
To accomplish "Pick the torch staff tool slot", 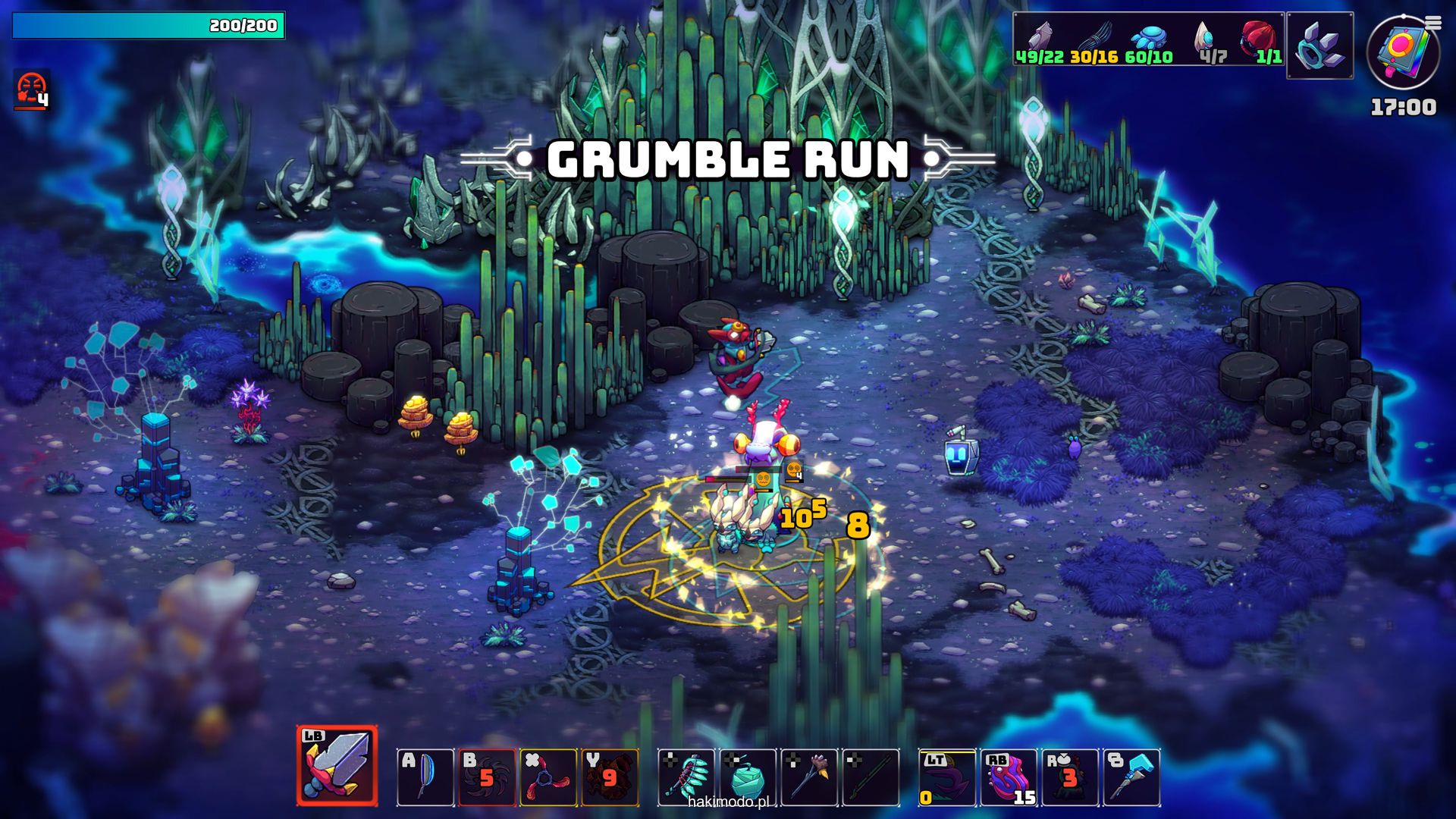I will tap(809, 777).
